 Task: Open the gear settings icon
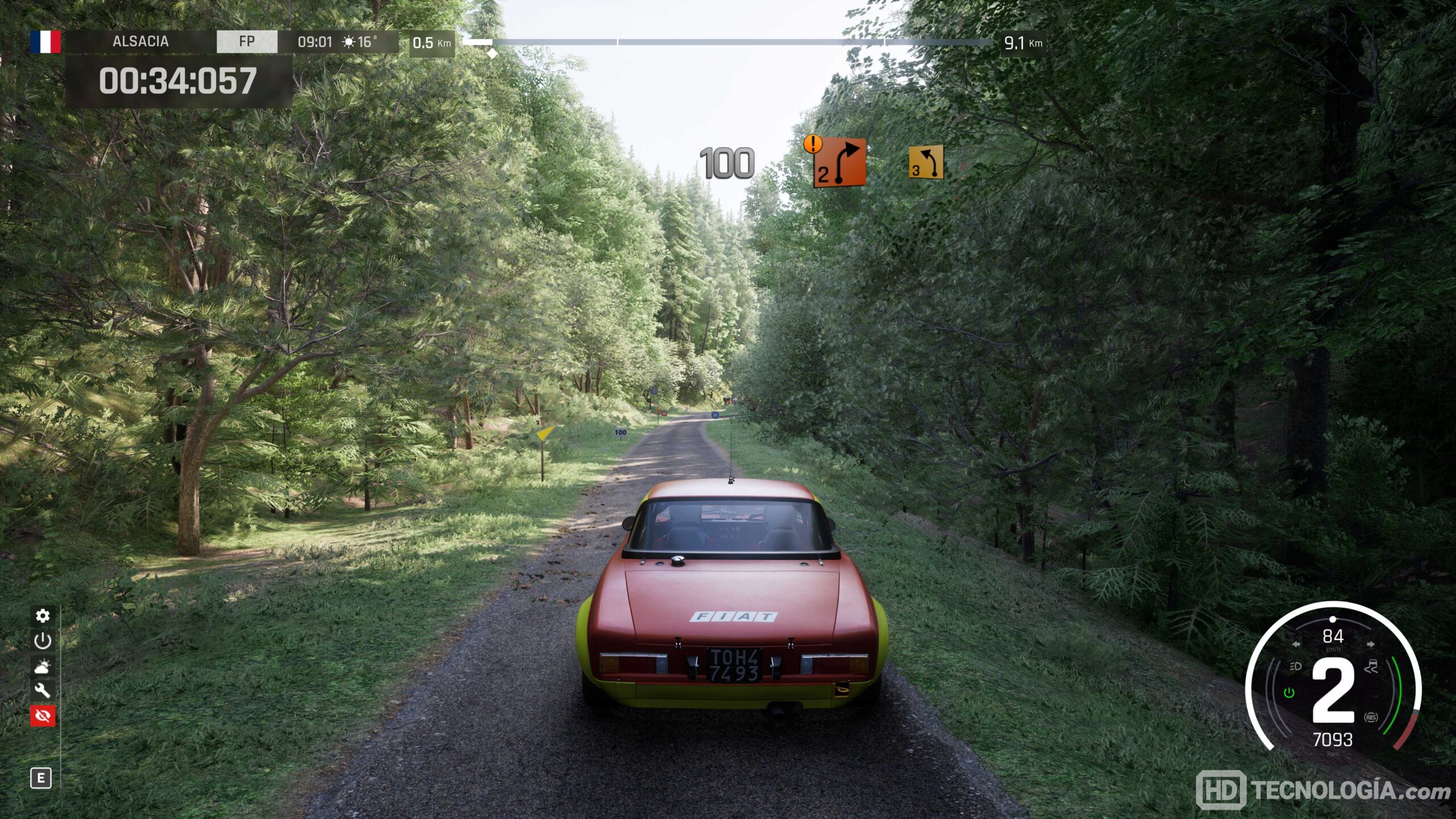tap(43, 616)
